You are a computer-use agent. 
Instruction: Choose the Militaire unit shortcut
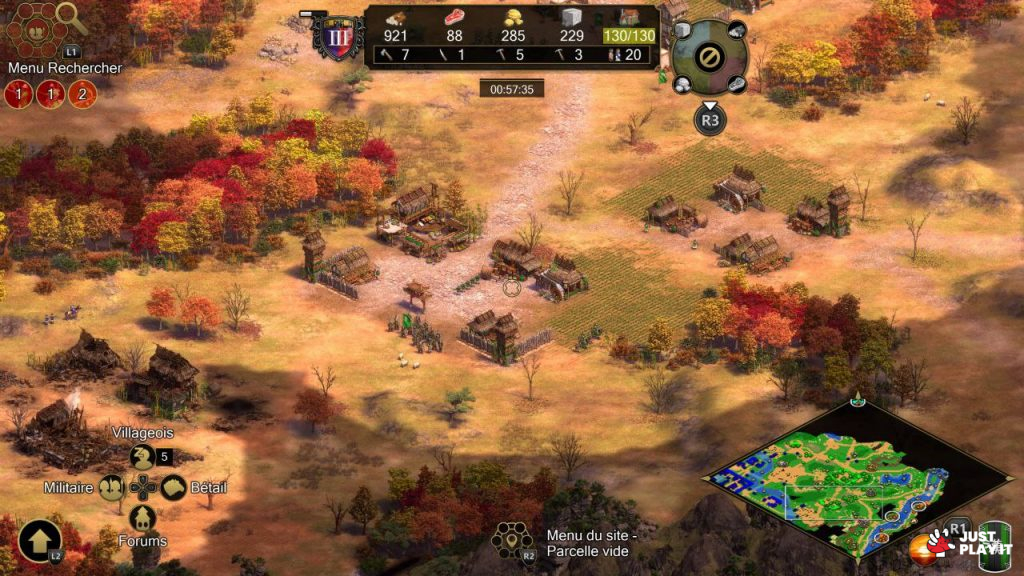pyautogui.click(x=112, y=488)
